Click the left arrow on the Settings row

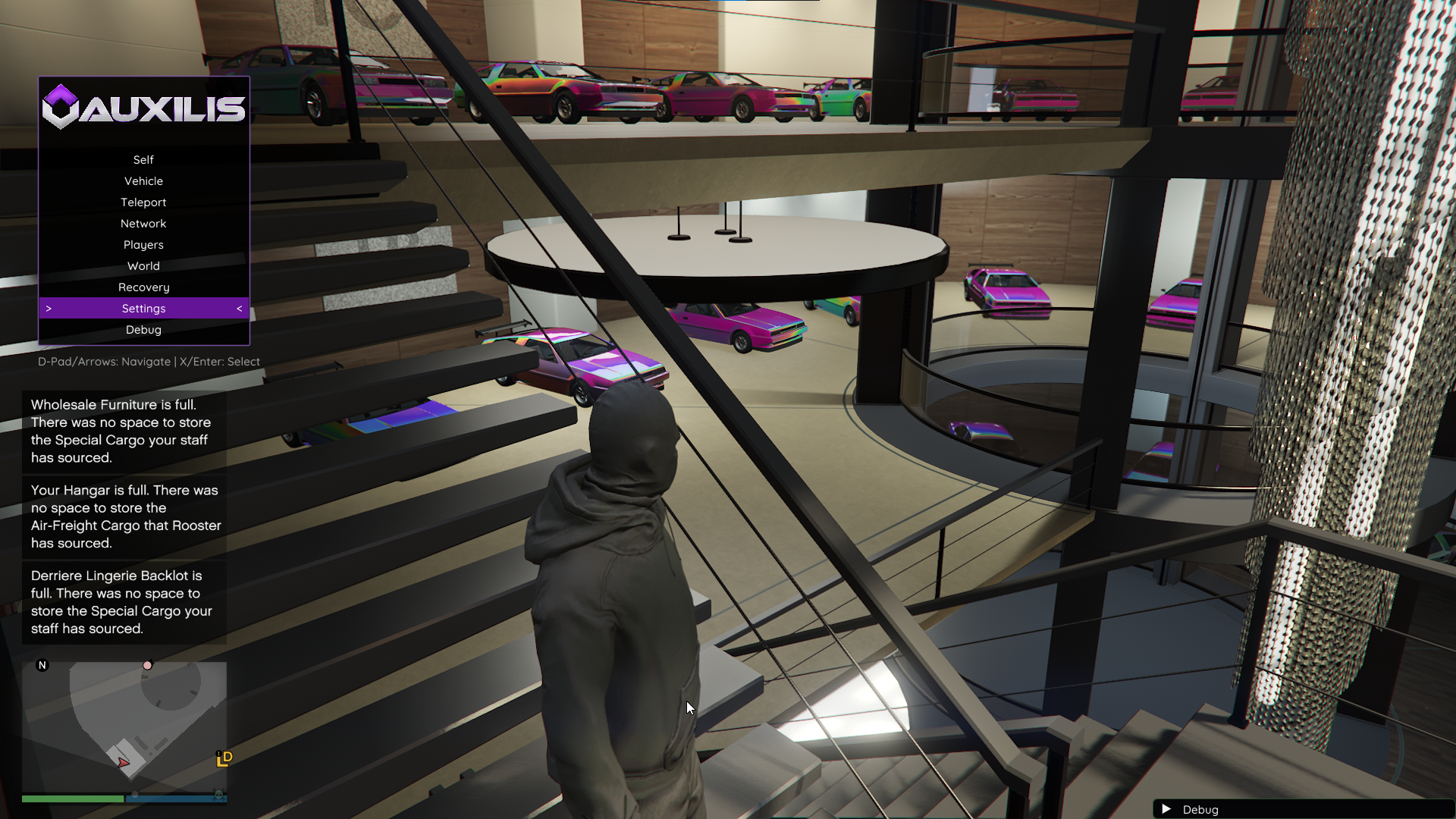tap(239, 308)
